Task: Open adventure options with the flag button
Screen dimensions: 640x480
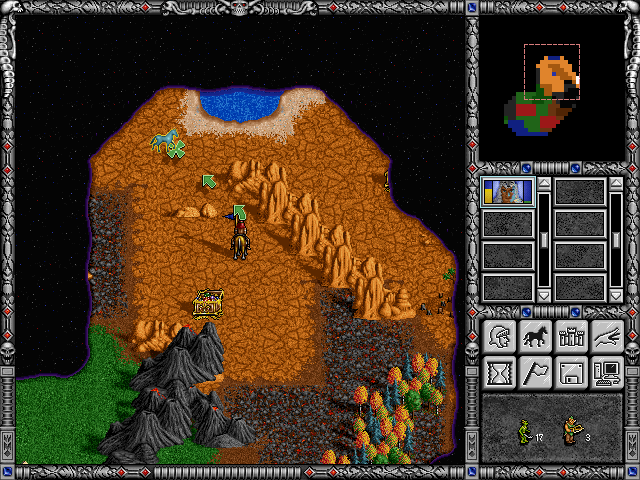Action: (534, 373)
